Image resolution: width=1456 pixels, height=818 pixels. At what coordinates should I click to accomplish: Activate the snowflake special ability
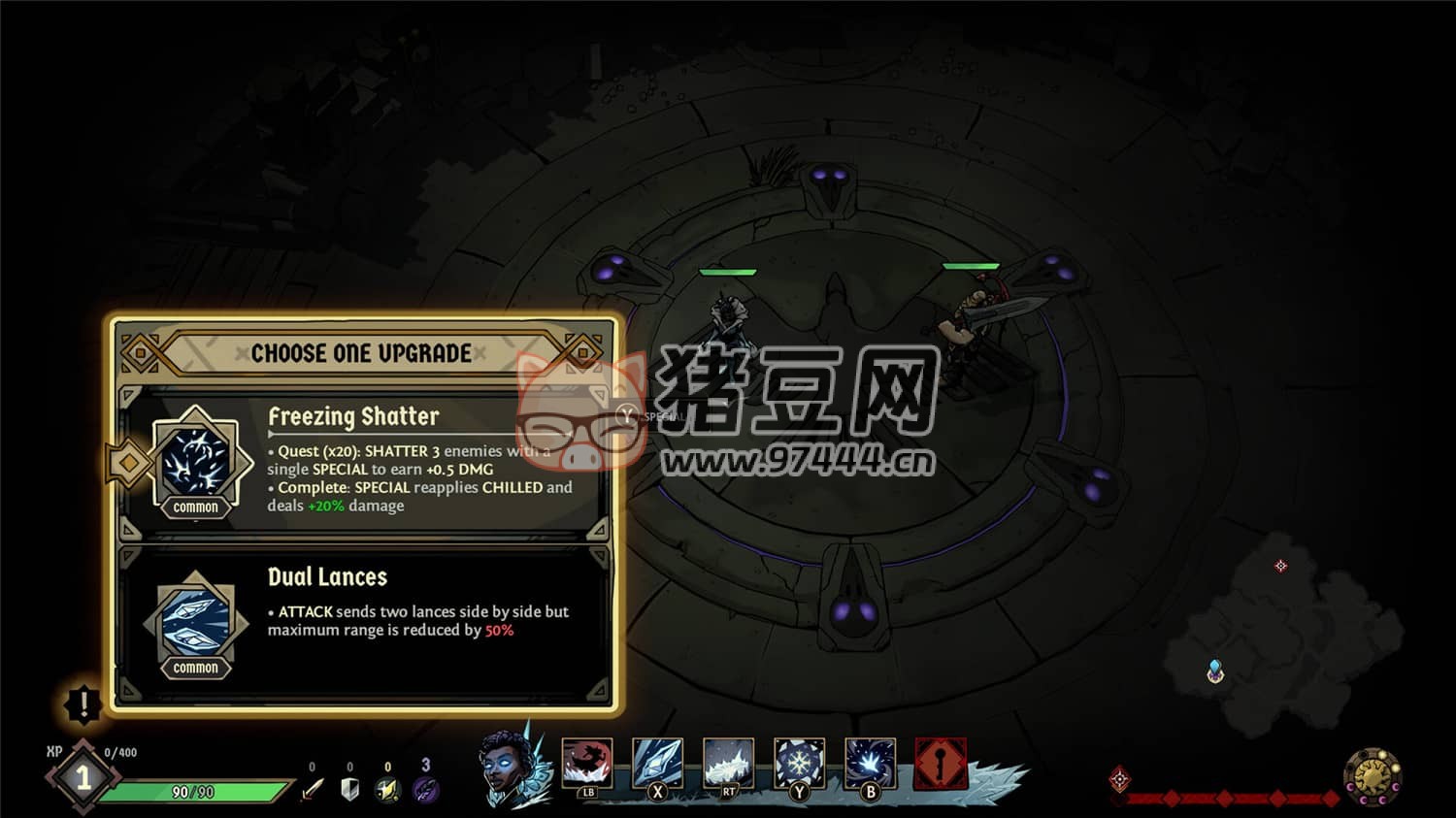point(799,764)
